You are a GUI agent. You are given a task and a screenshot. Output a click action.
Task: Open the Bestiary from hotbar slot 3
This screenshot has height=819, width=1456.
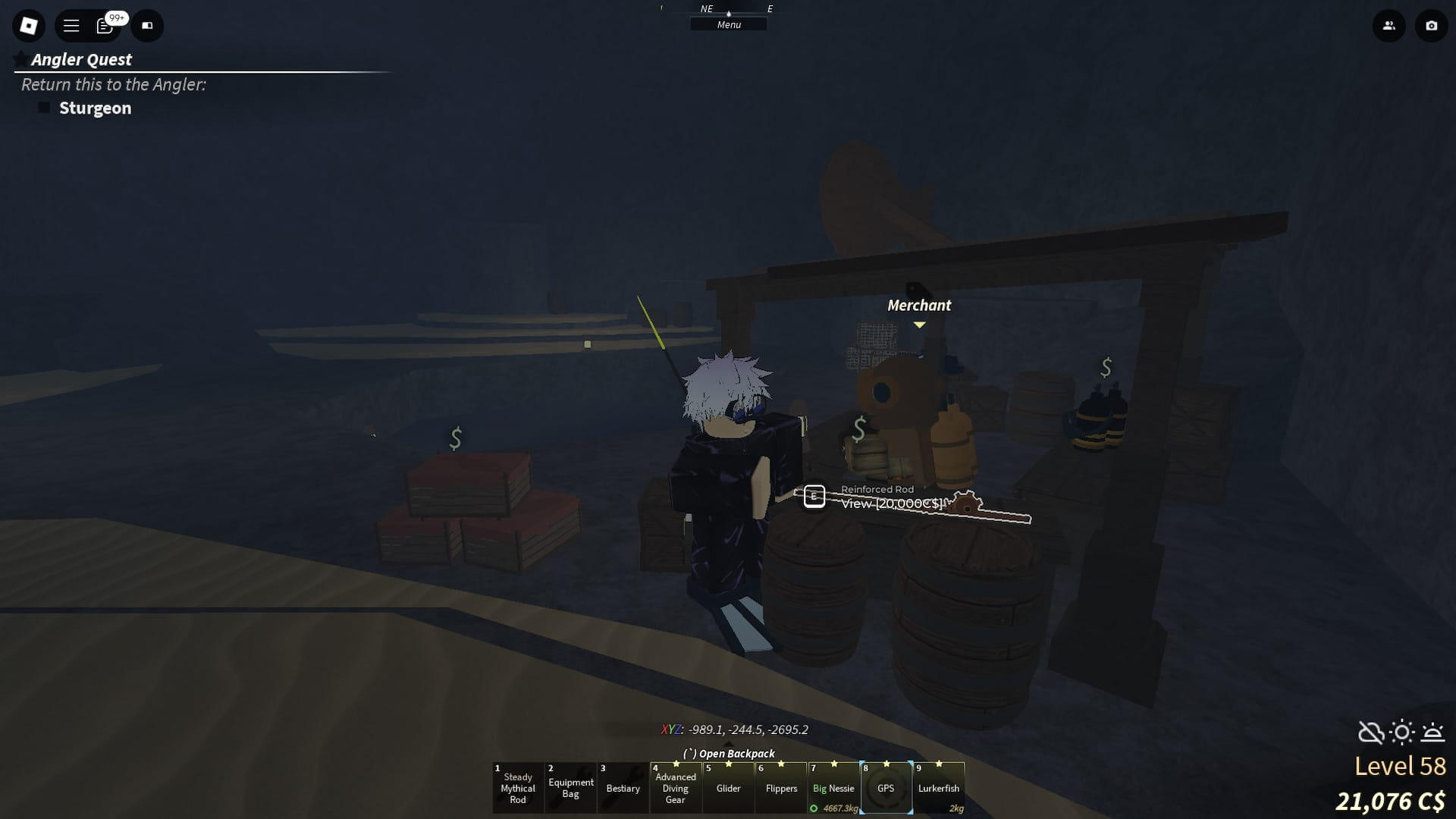point(623,787)
